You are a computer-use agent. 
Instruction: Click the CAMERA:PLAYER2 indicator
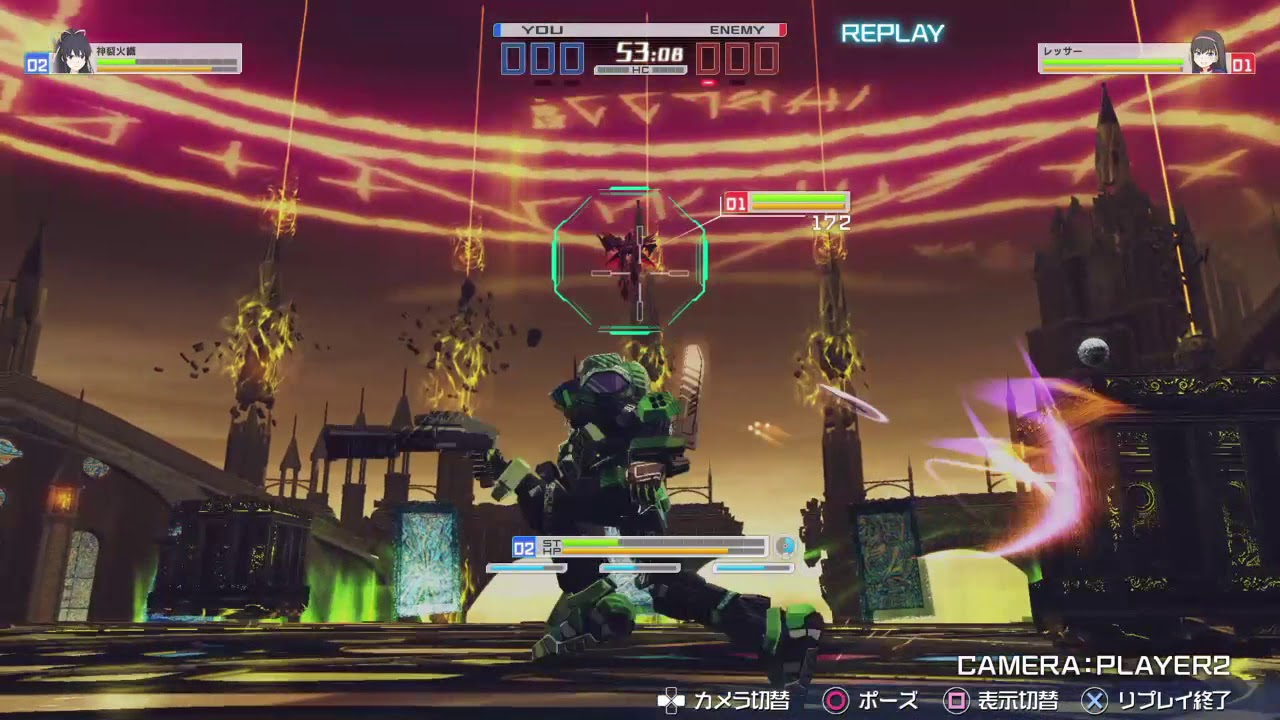(x=1093, y=666)
